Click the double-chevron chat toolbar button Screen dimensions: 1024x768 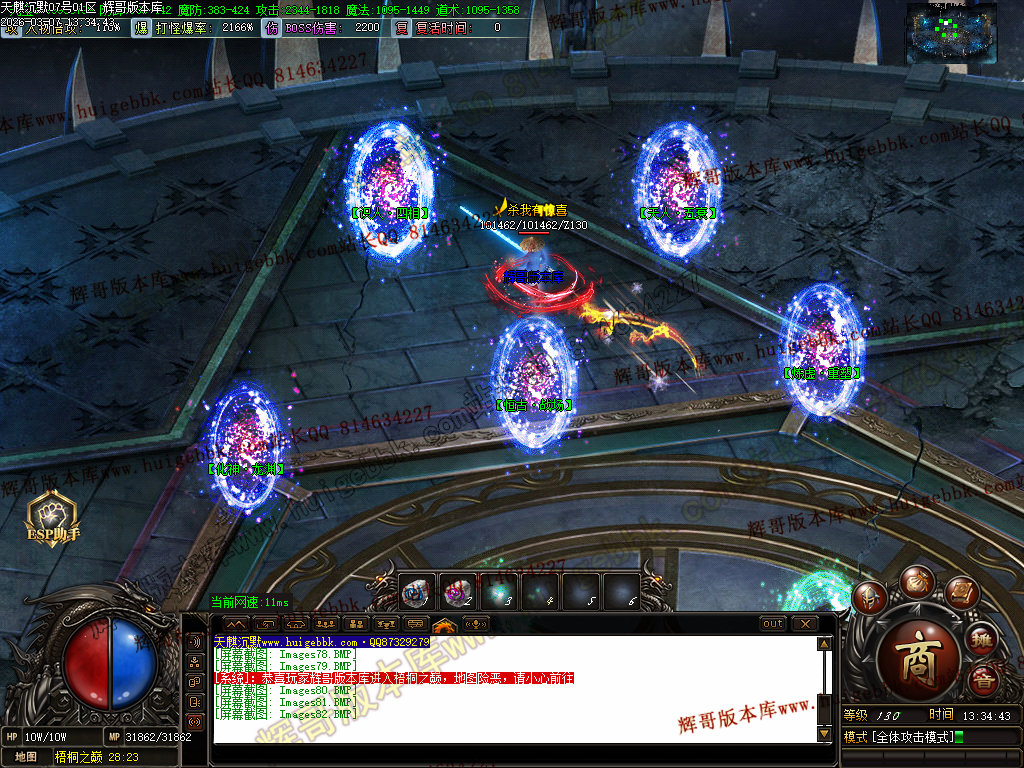237,625
